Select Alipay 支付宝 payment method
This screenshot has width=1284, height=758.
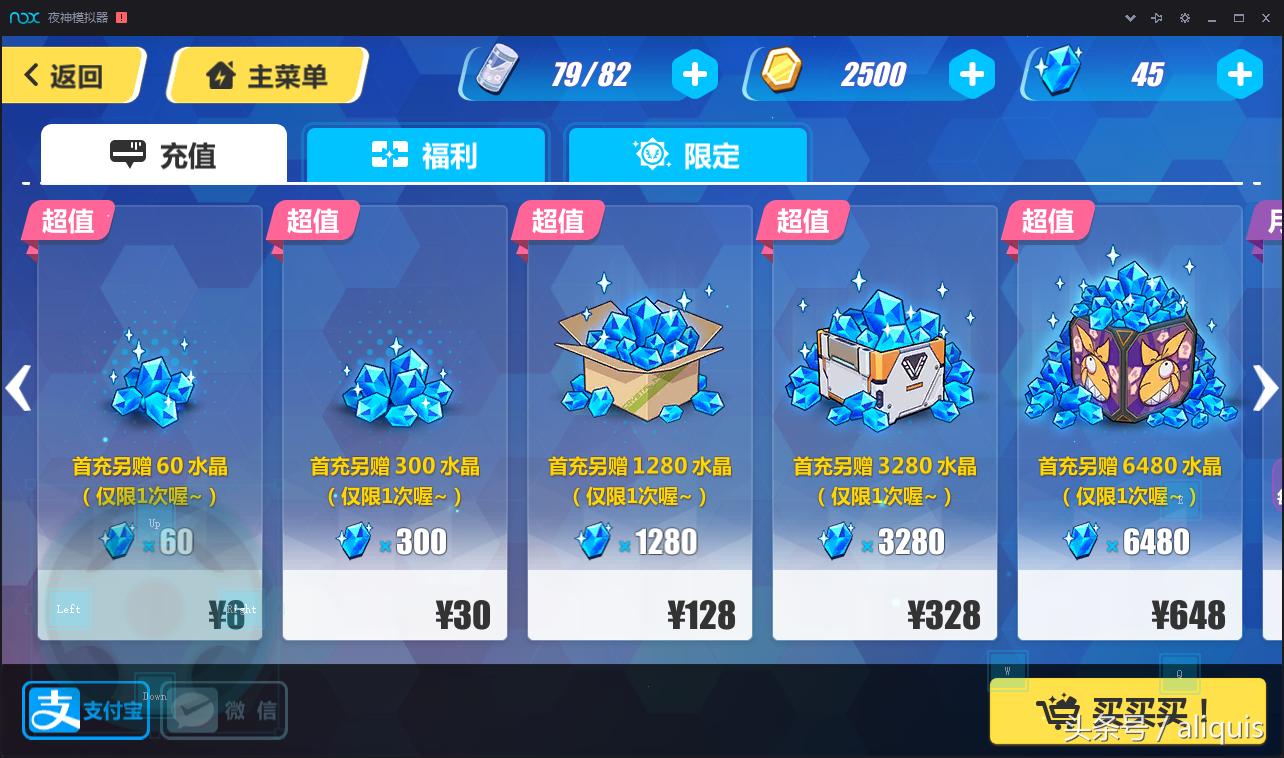coord(85,710)
